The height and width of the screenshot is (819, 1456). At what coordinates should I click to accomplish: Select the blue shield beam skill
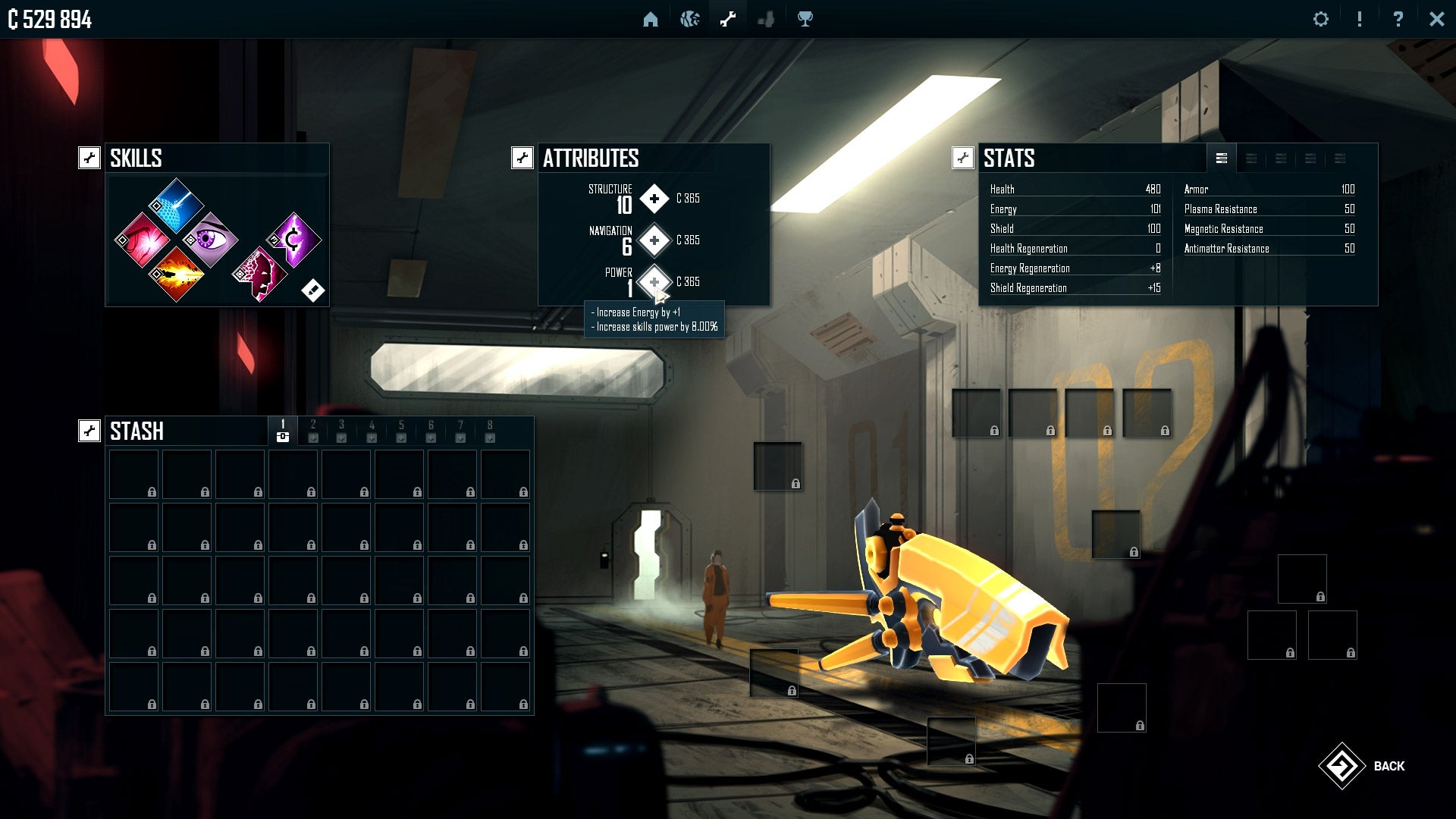point(176,206)
